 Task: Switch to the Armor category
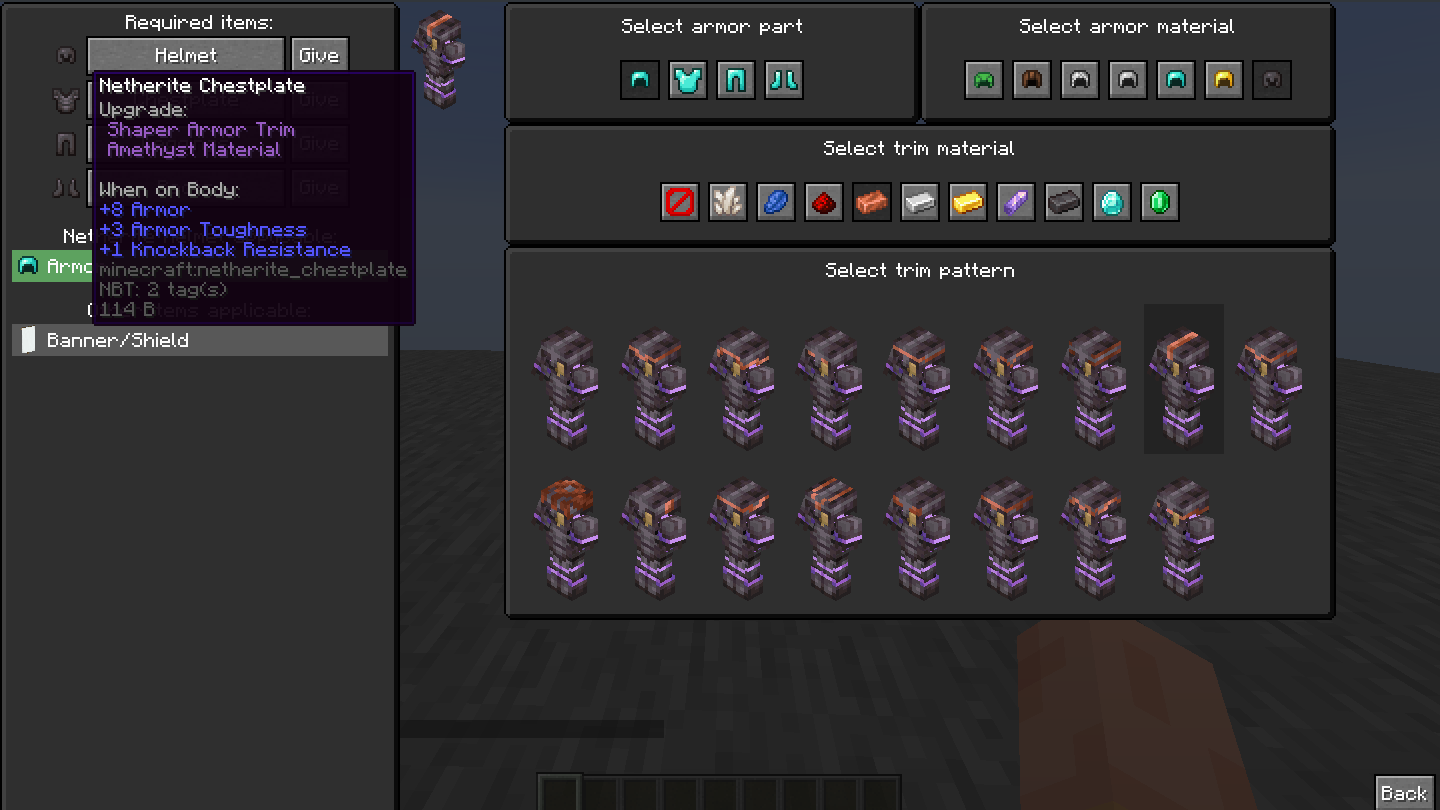pos(60,265)
